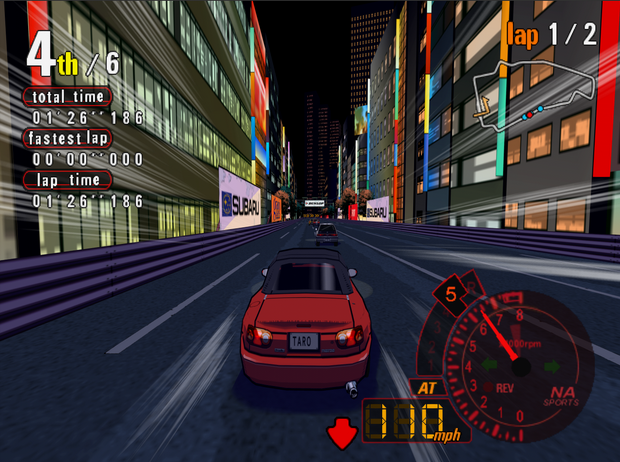Click the AT transmission indicator
The image size is (620, 462).
[x=424, y=388]
